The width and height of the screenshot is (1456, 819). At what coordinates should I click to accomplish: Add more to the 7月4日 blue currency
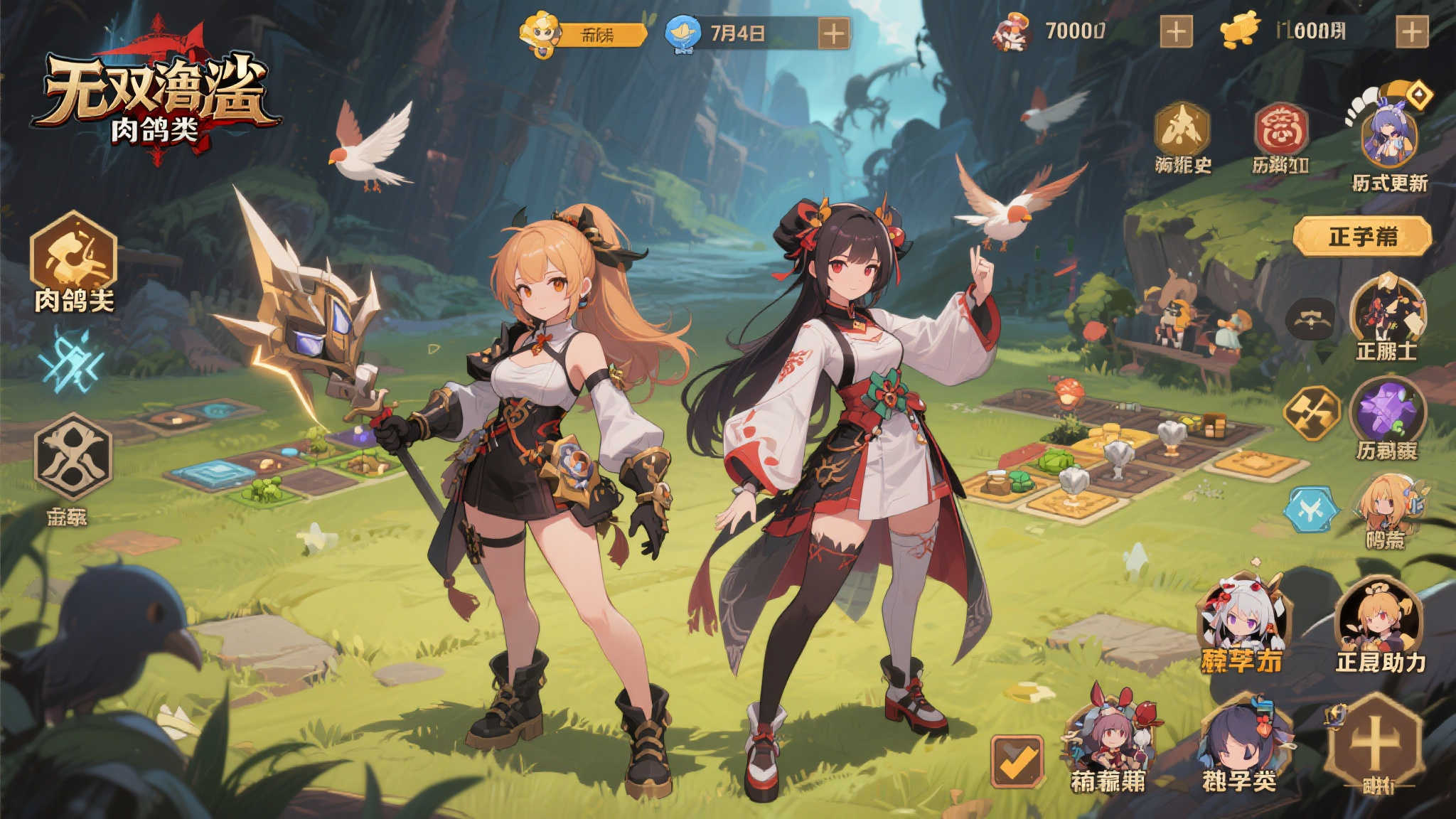pos(833,33)
